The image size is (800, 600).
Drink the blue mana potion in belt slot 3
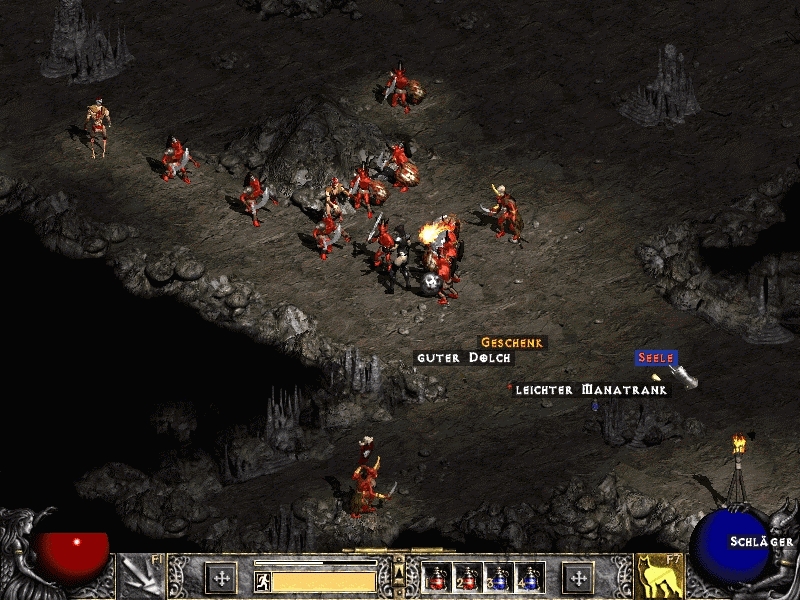tap(498, 578)
